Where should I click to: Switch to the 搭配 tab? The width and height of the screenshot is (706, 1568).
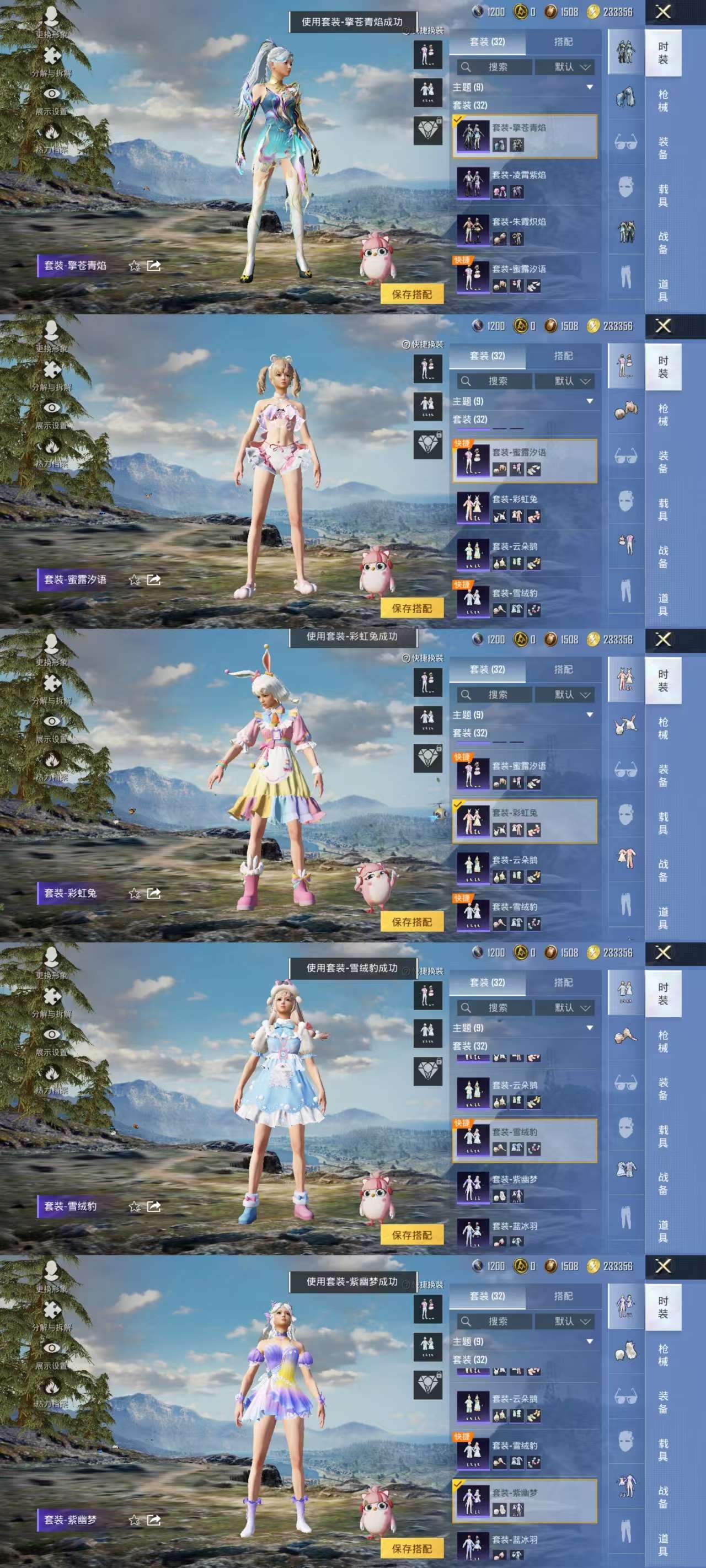564,42
